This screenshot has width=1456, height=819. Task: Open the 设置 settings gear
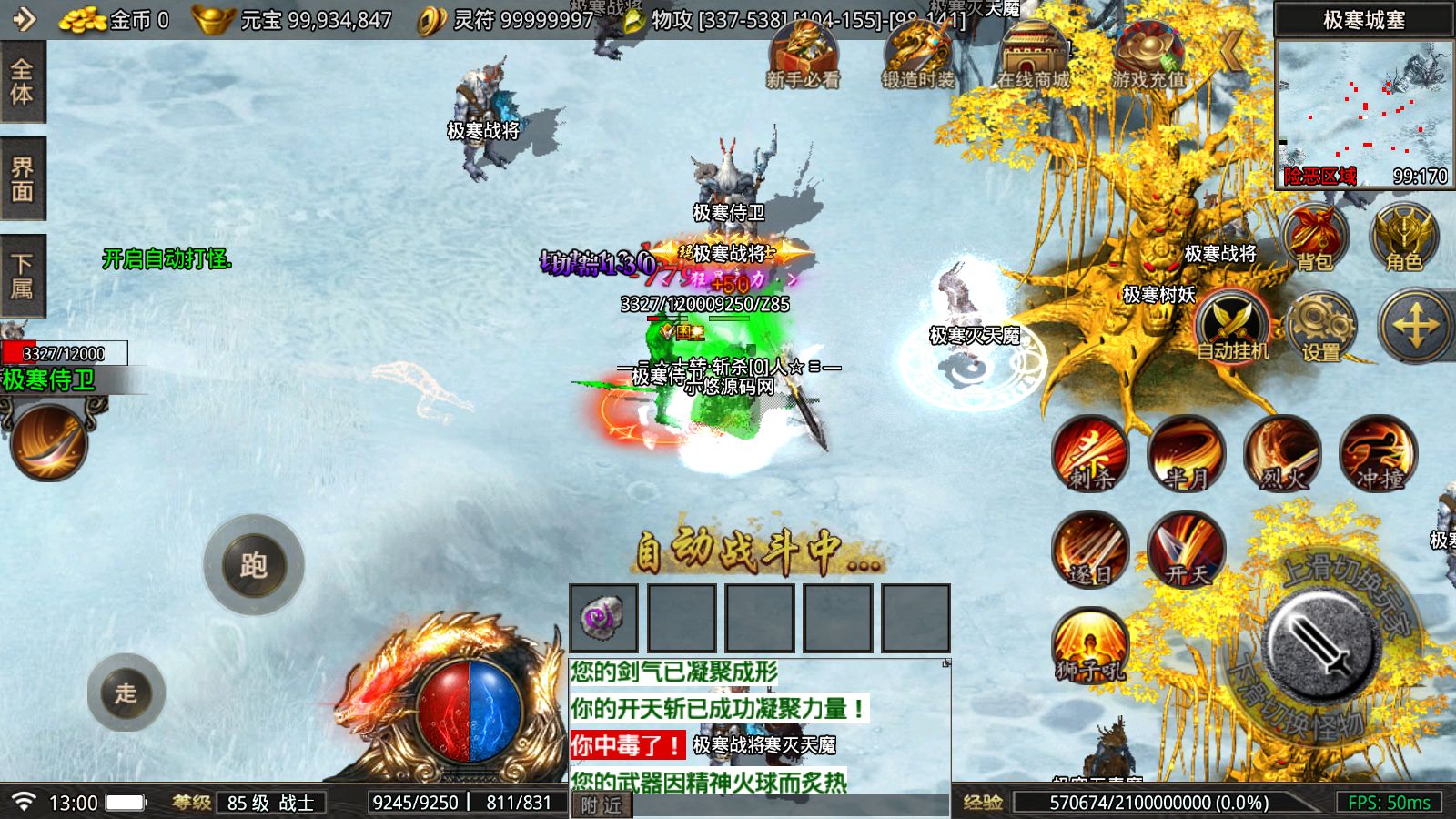pyautogui.click(x=1320, y=326)
